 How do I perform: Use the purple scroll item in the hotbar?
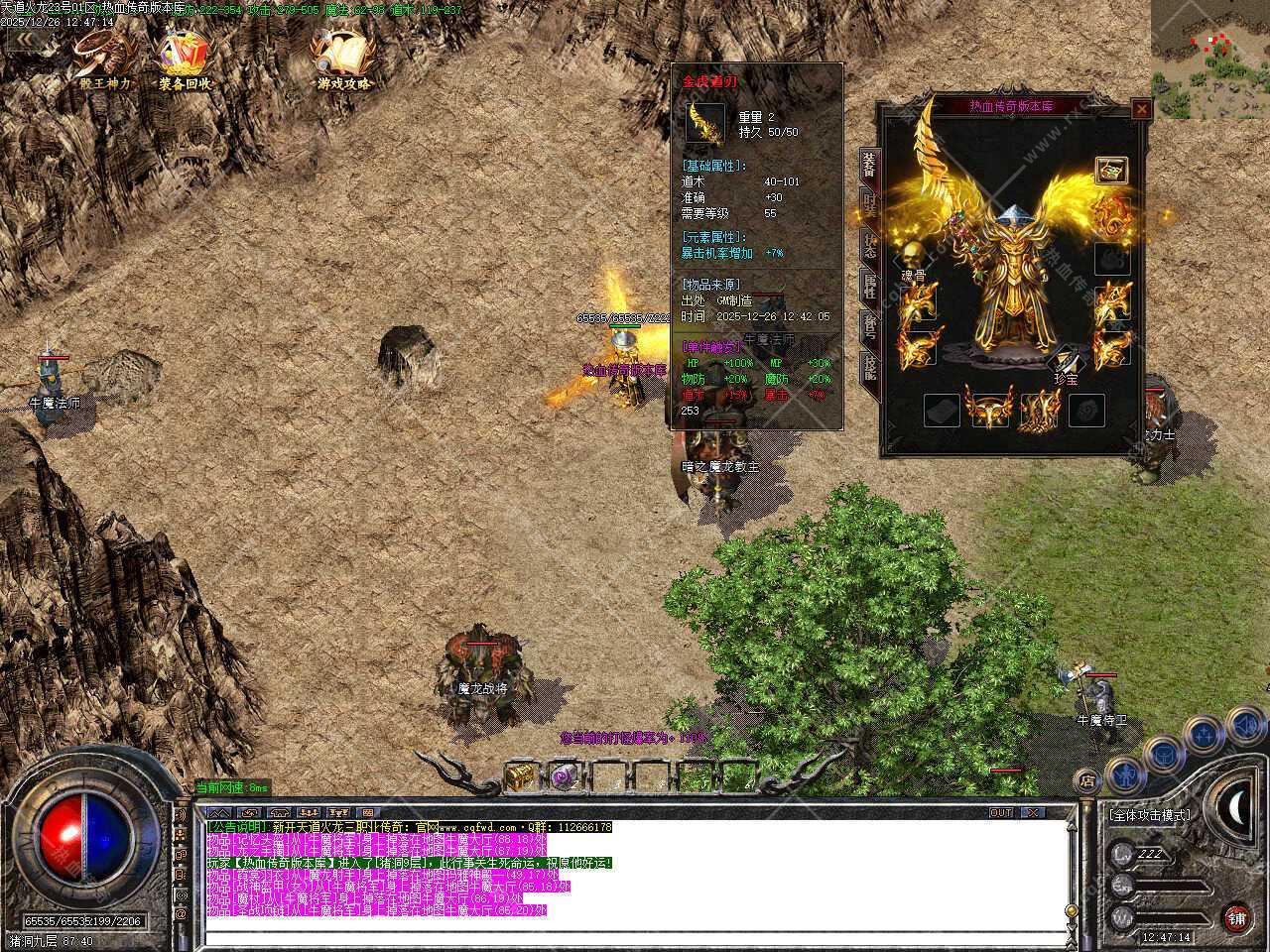(566, 776)
